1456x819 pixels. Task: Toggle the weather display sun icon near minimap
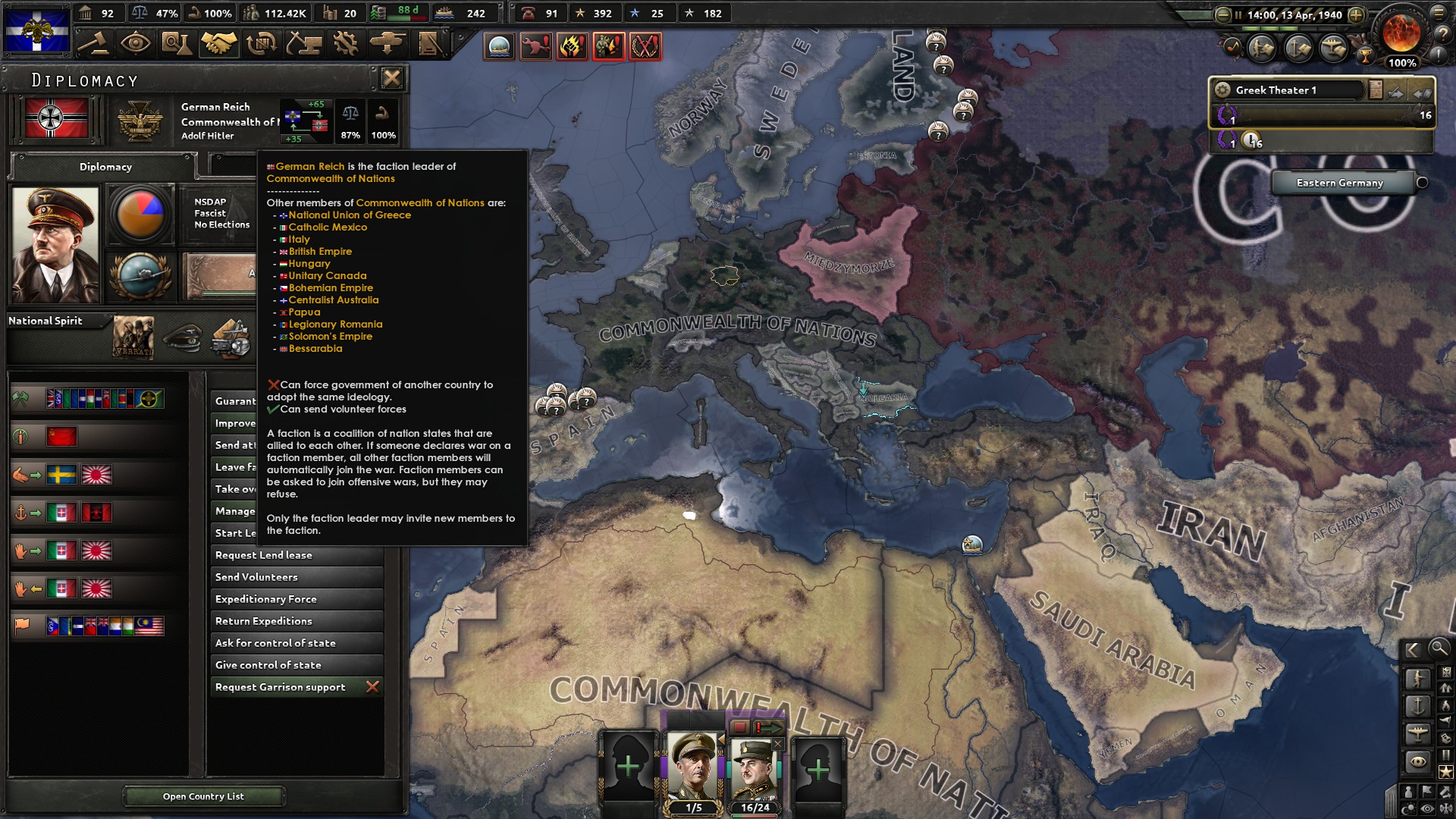click(1407, 805)
